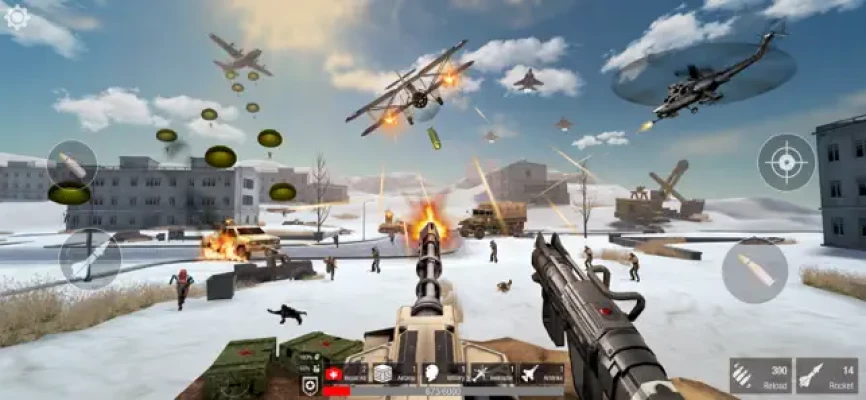Viewport: 866px width, 400px height.
Task: Reload the 300-round machine gun ammo
Action: point(760,375)
